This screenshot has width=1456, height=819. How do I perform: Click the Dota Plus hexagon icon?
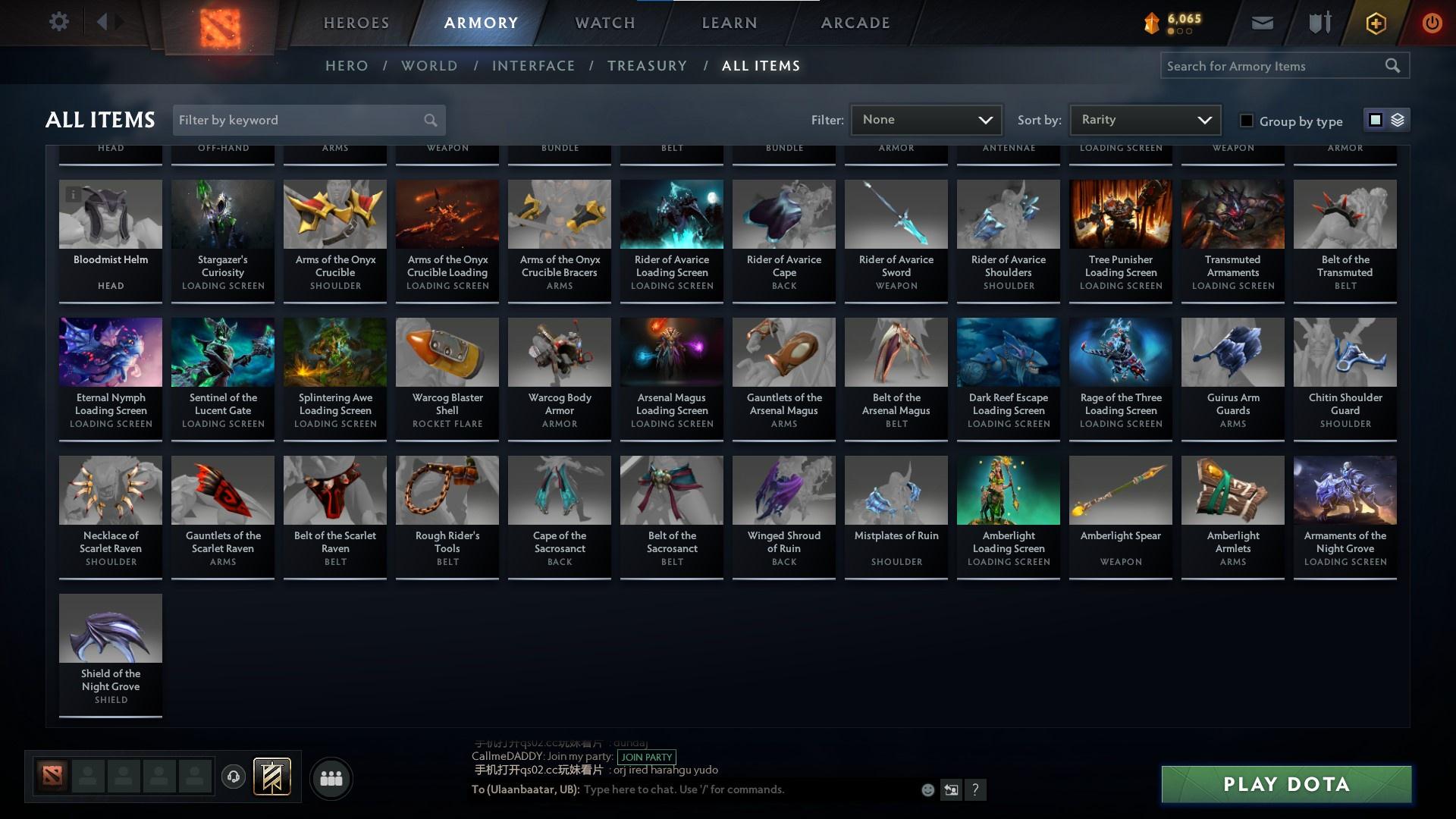1375,22
